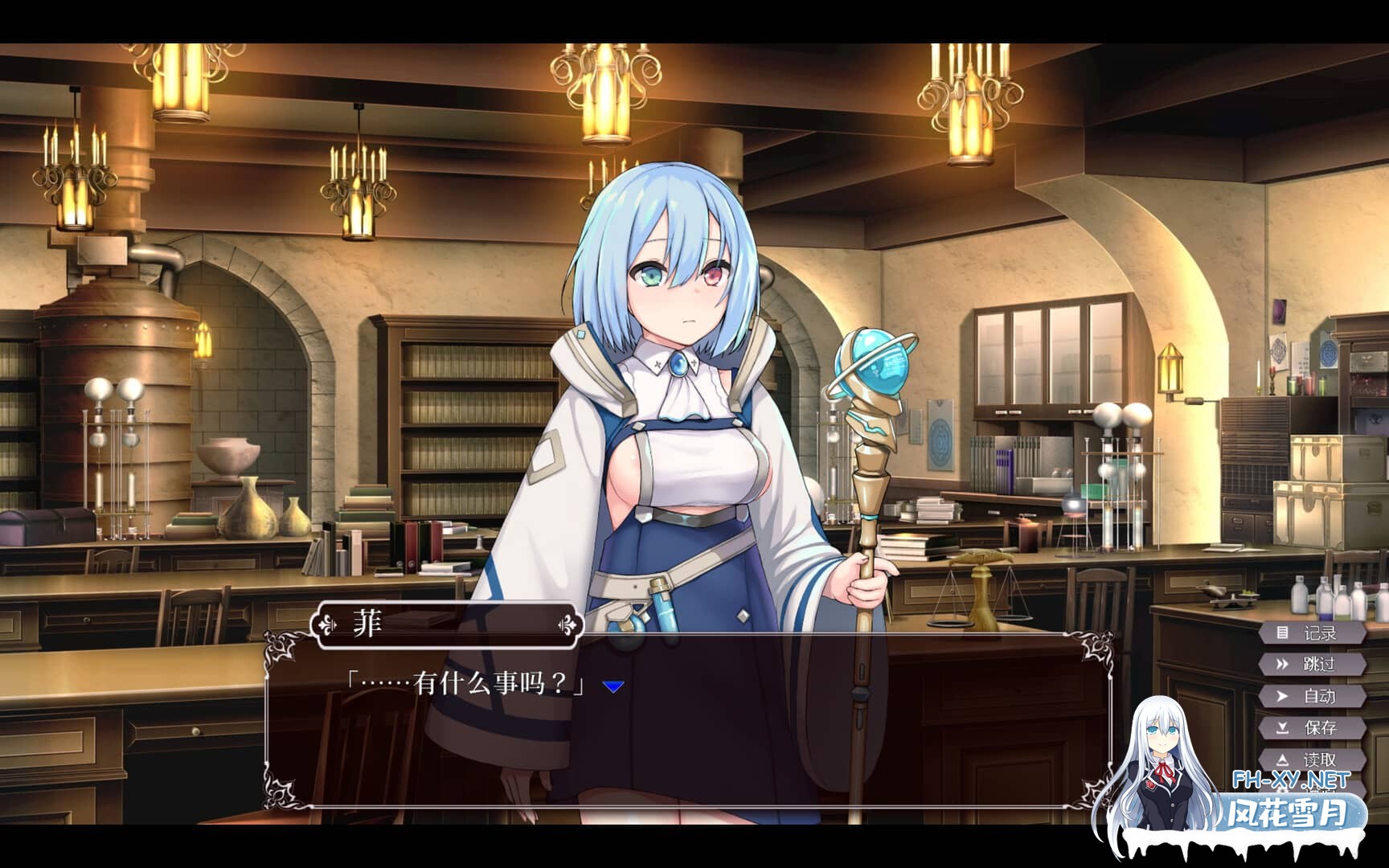
Task: Click the eject-style 读取 load icon
Action: 1281,759
